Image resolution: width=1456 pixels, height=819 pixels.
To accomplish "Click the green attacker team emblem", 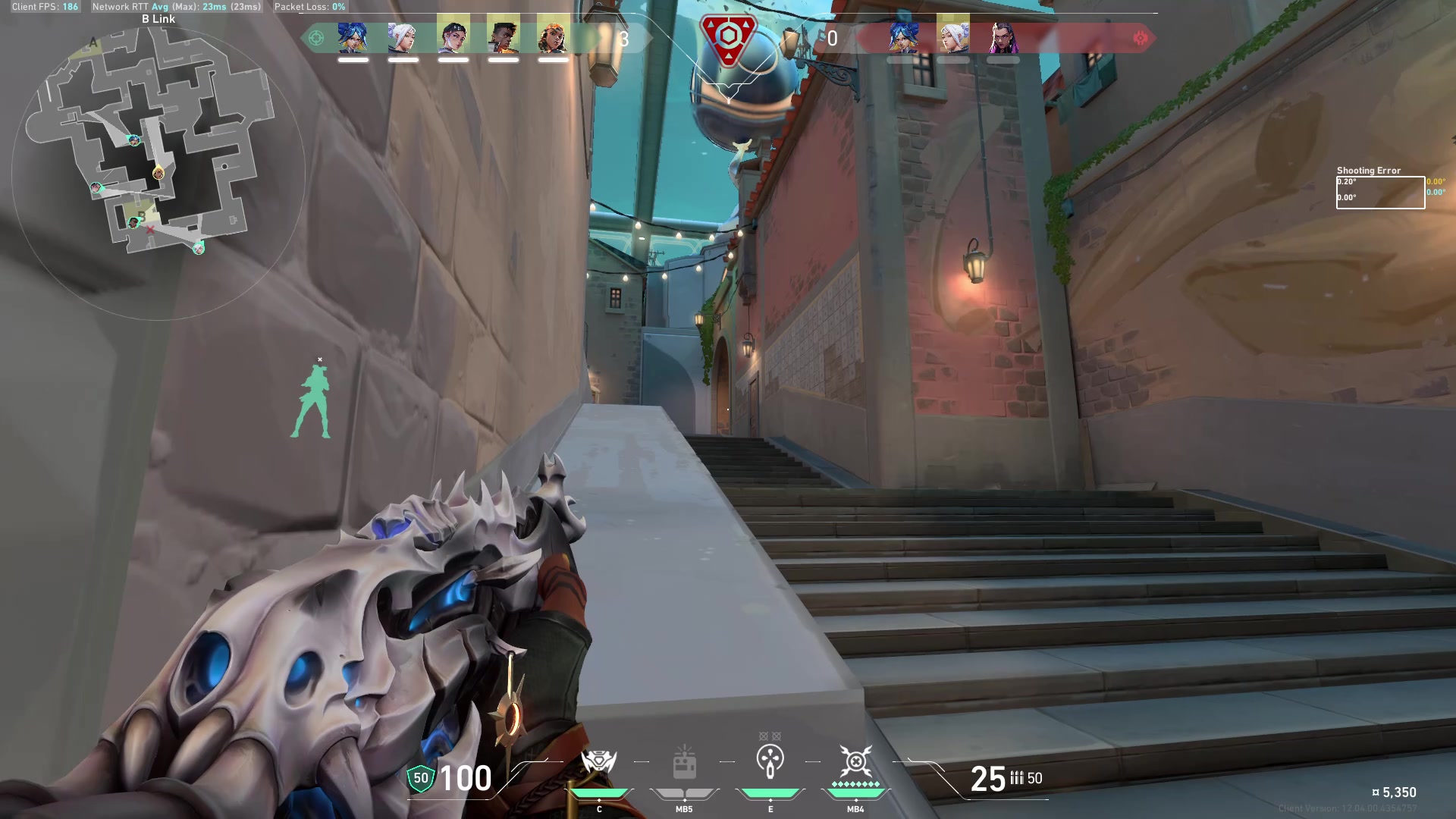I will click(316, 38).
